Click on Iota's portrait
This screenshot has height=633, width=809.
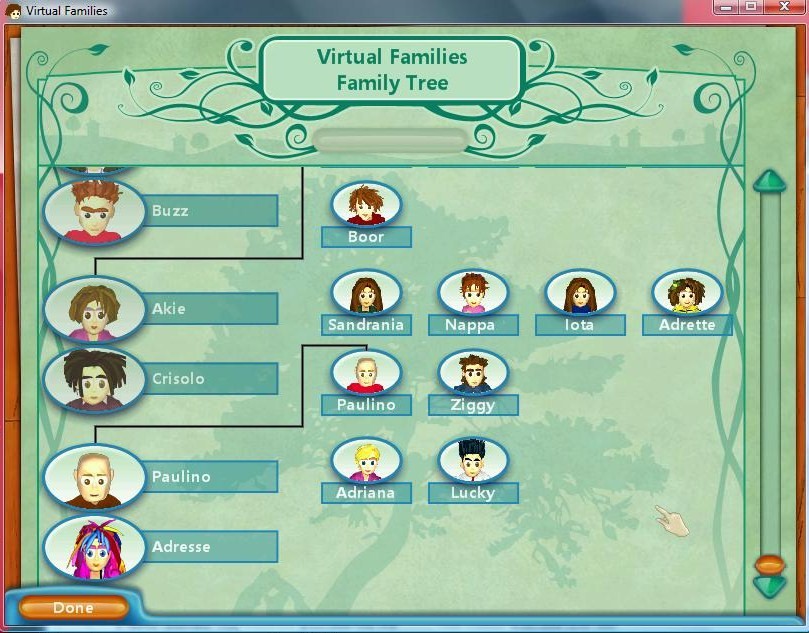579,293
